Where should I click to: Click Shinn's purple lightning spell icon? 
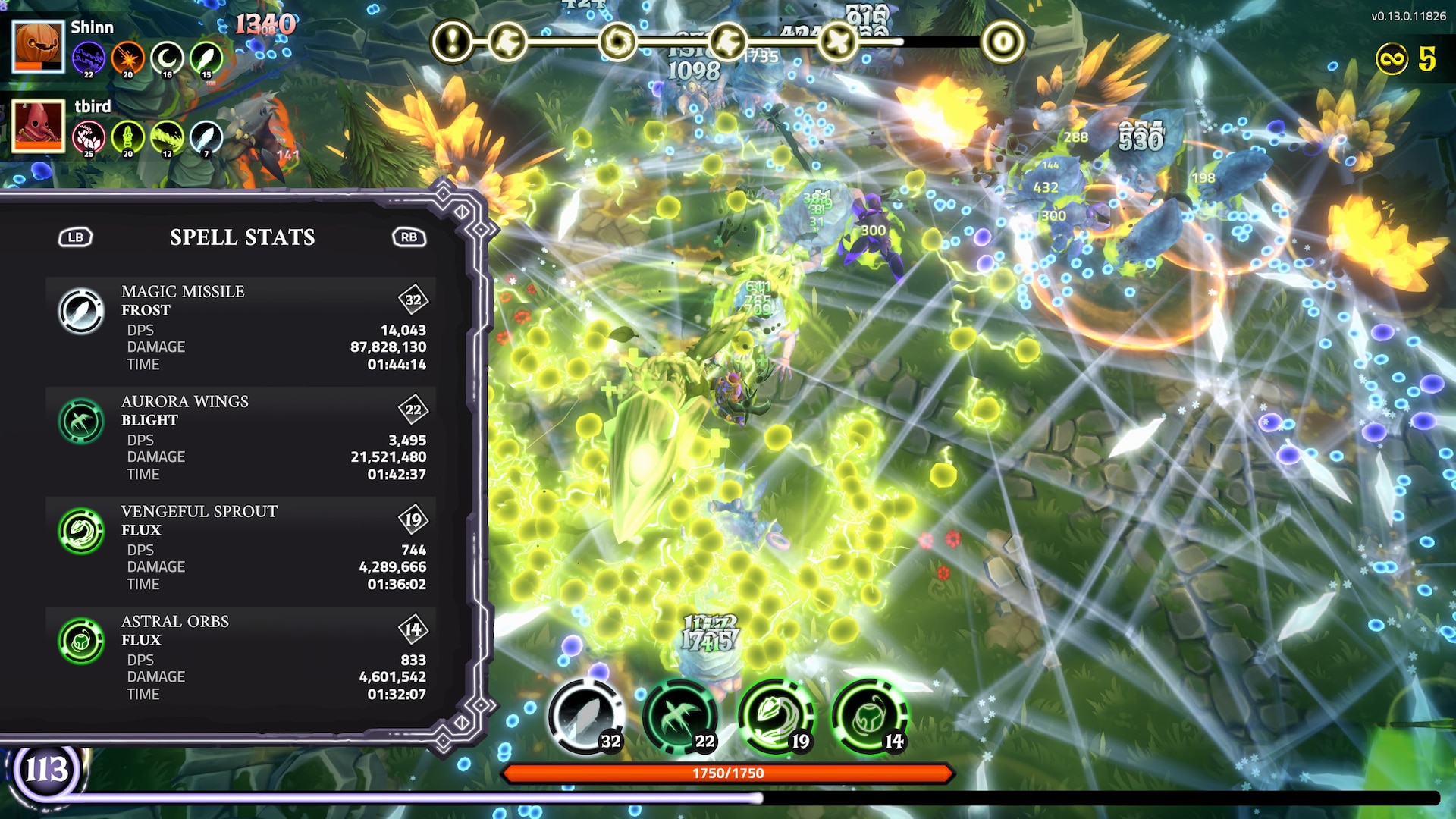pyautogui.click(x=89, y=58)
